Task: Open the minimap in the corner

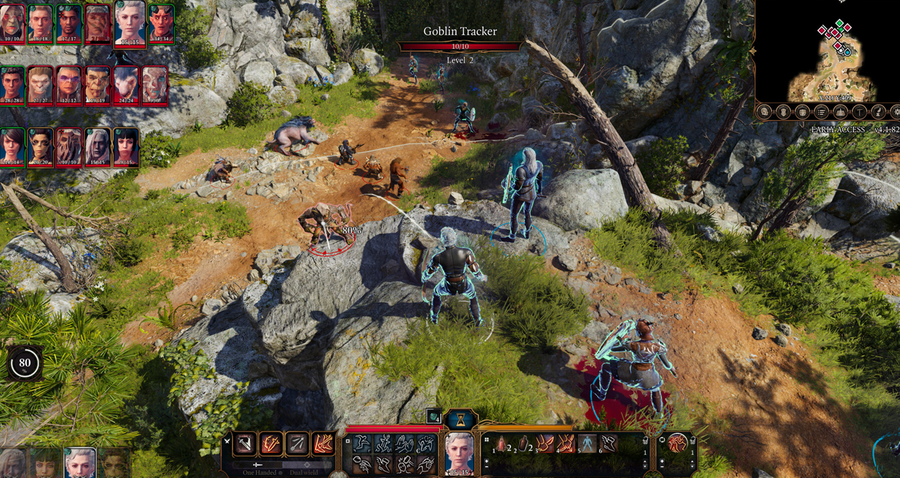Action: 825,48
